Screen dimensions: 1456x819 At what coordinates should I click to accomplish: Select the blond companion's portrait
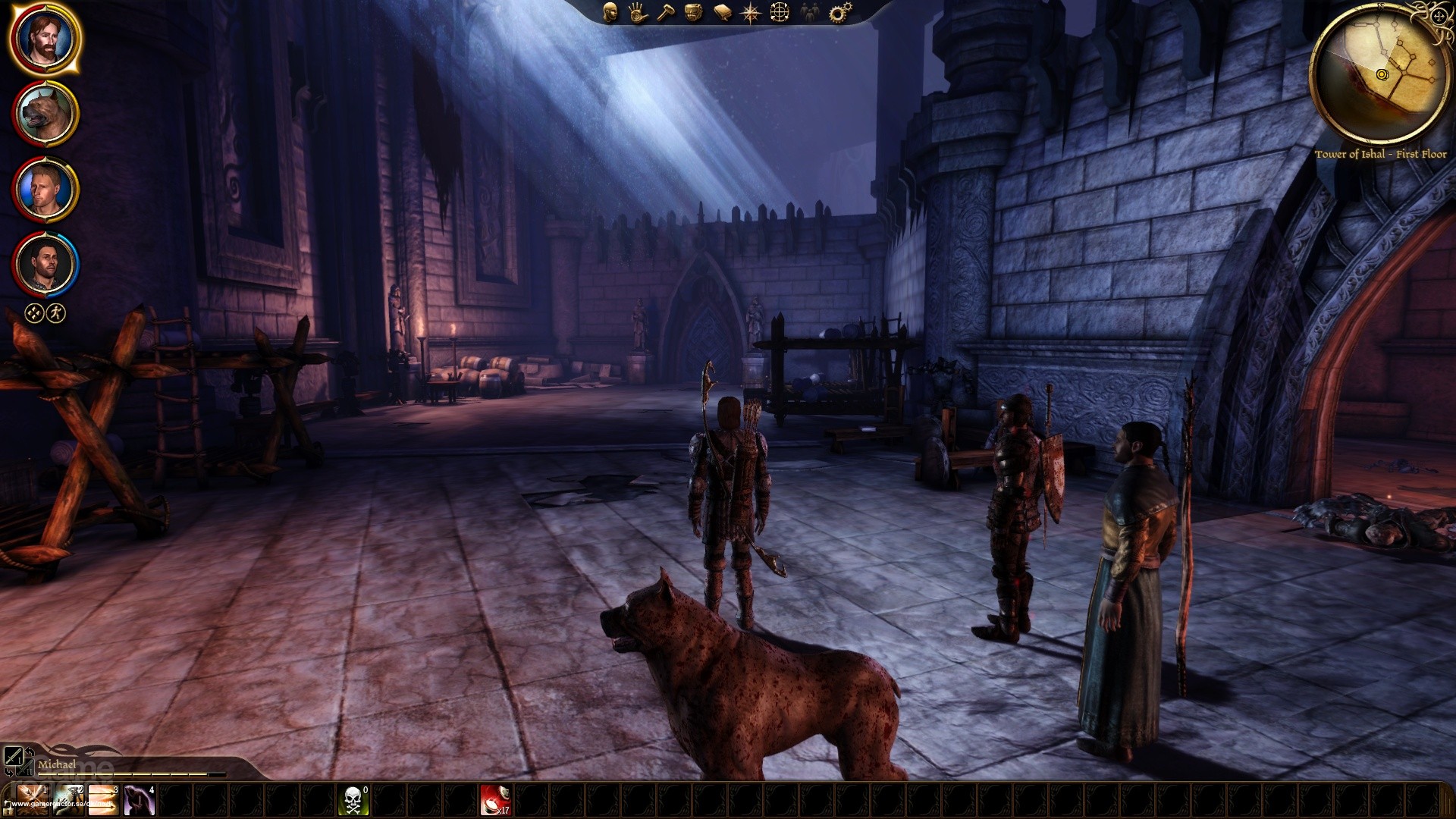coord(45,190)
